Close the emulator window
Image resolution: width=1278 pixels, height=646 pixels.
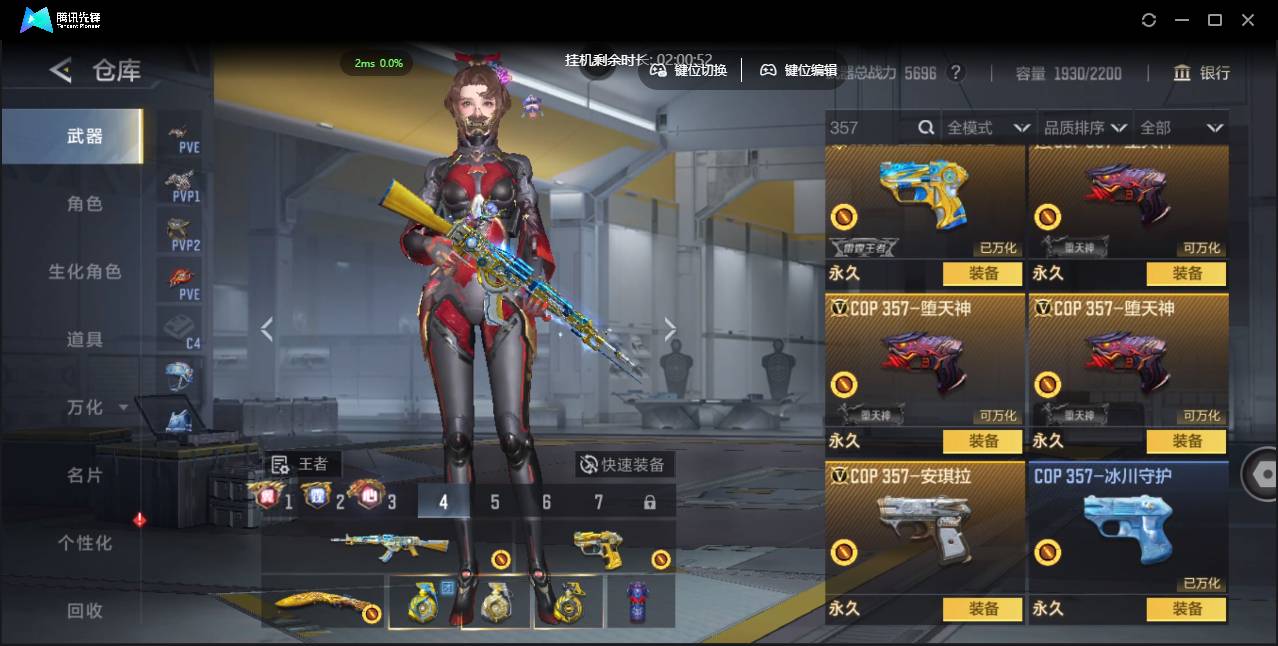(x=1248, y=20)
